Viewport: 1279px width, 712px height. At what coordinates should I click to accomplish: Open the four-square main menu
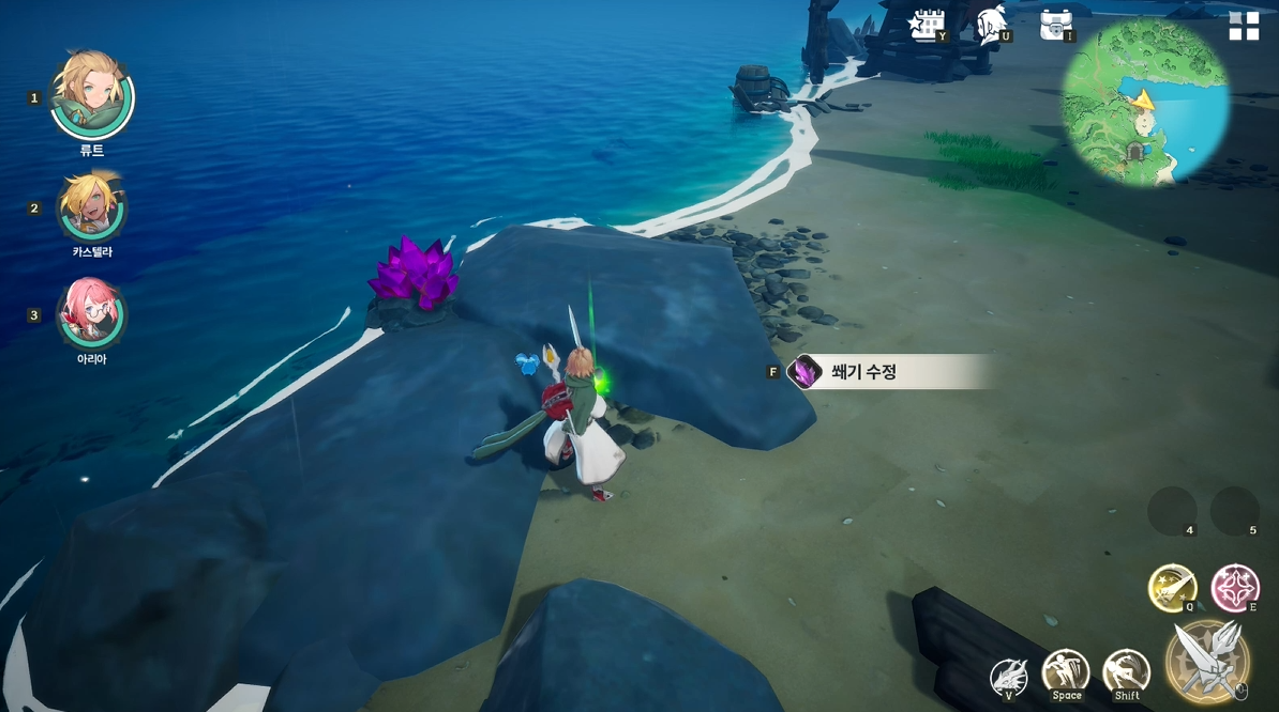pos(1244,27)
